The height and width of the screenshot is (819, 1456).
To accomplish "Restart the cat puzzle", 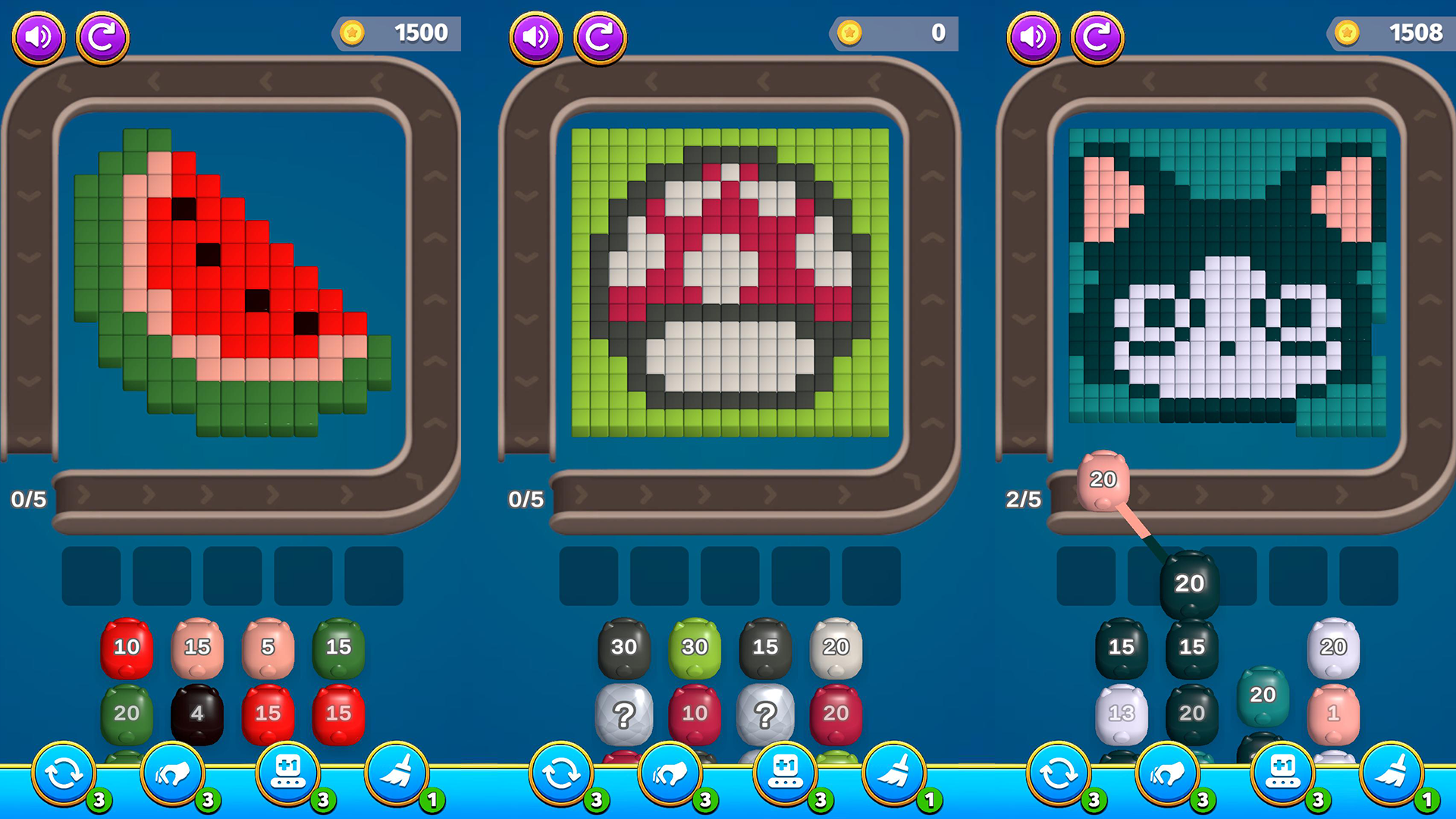I will (x=1098, y=34).
